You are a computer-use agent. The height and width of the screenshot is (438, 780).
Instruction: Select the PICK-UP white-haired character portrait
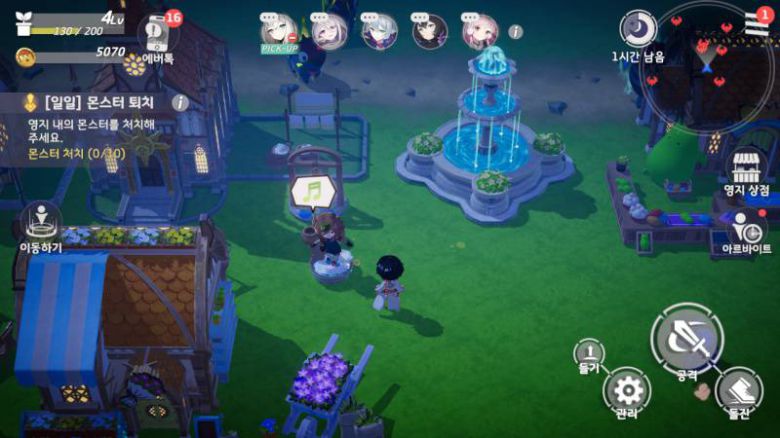click(x=278, y=31)
